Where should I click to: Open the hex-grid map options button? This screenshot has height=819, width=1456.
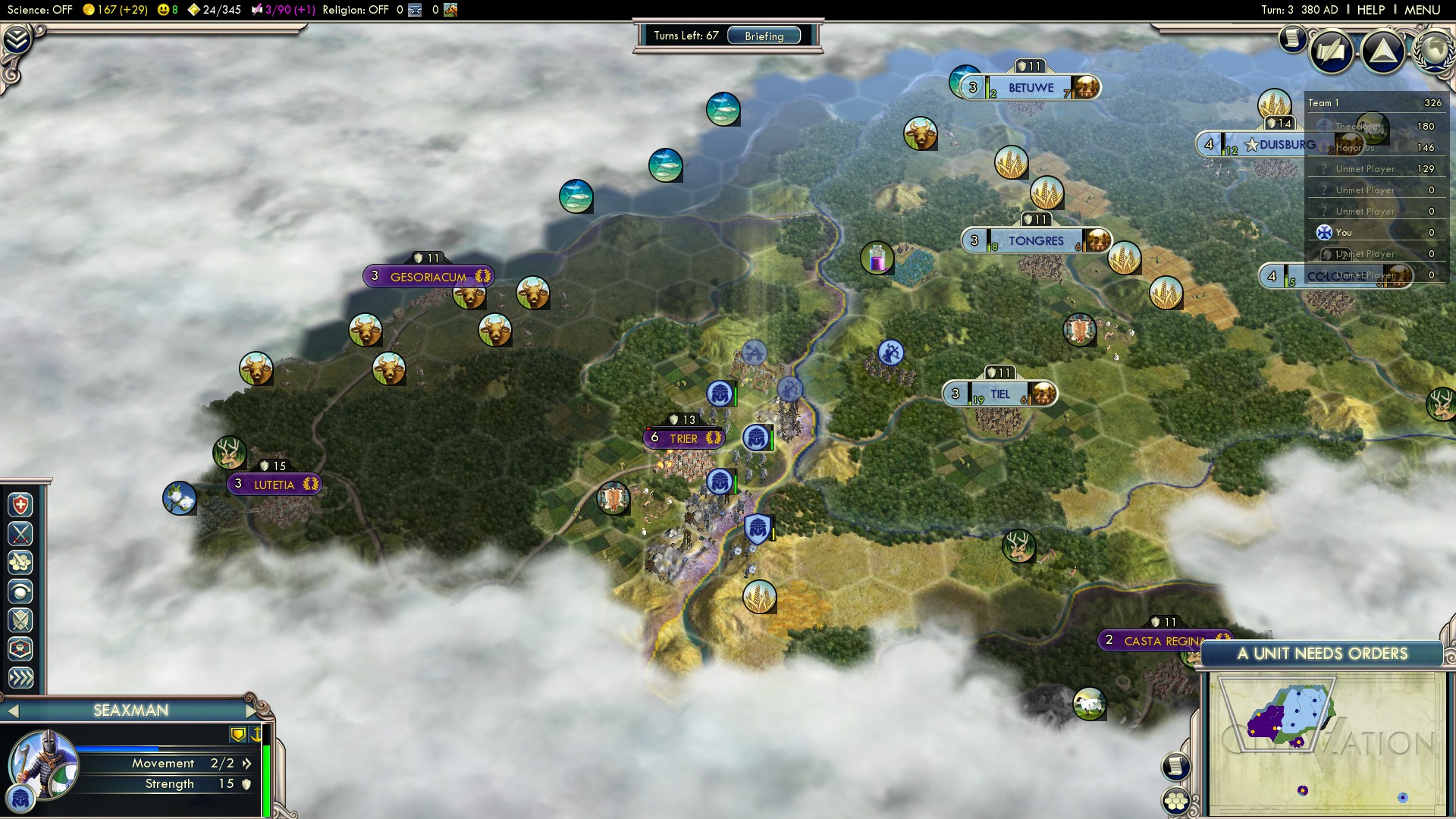click(x=1175, y=801)
